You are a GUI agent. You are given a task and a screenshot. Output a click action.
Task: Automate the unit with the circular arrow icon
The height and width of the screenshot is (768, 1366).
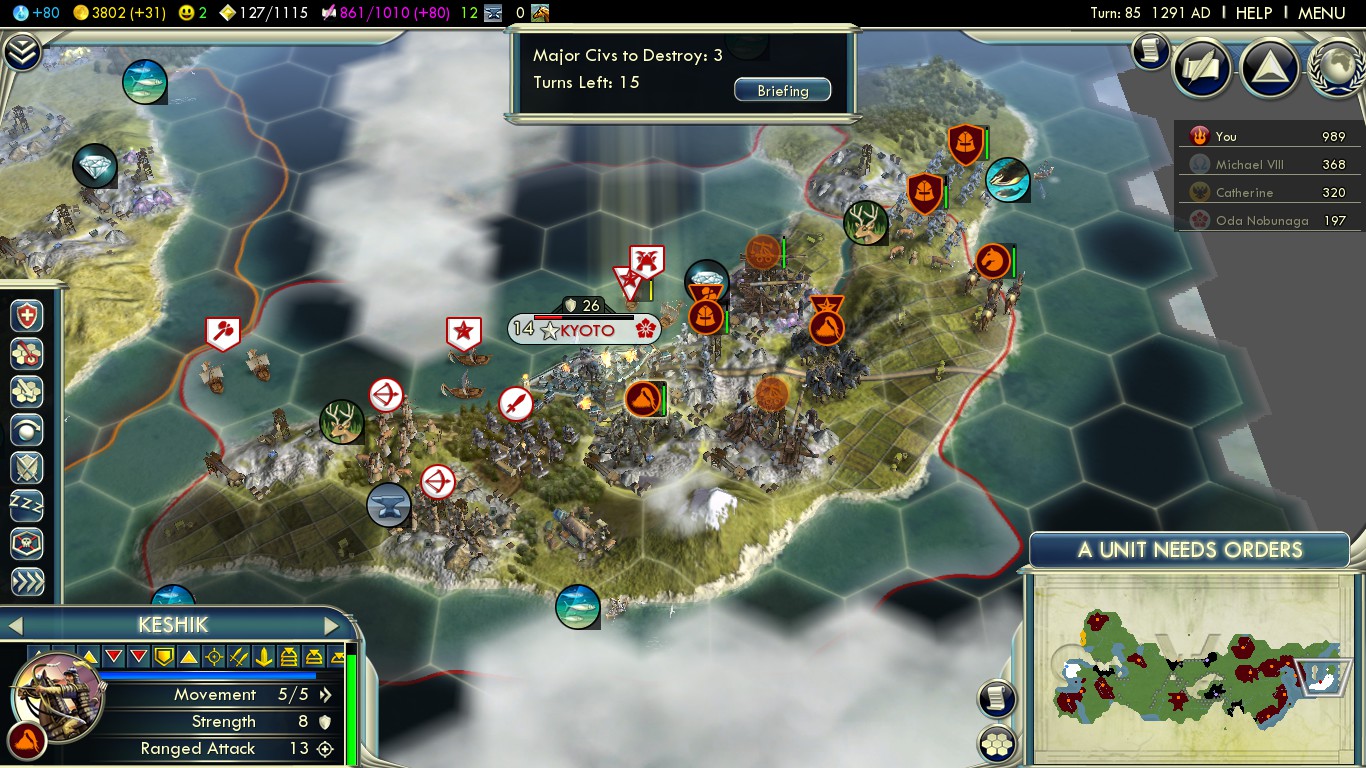click(27, 430)
